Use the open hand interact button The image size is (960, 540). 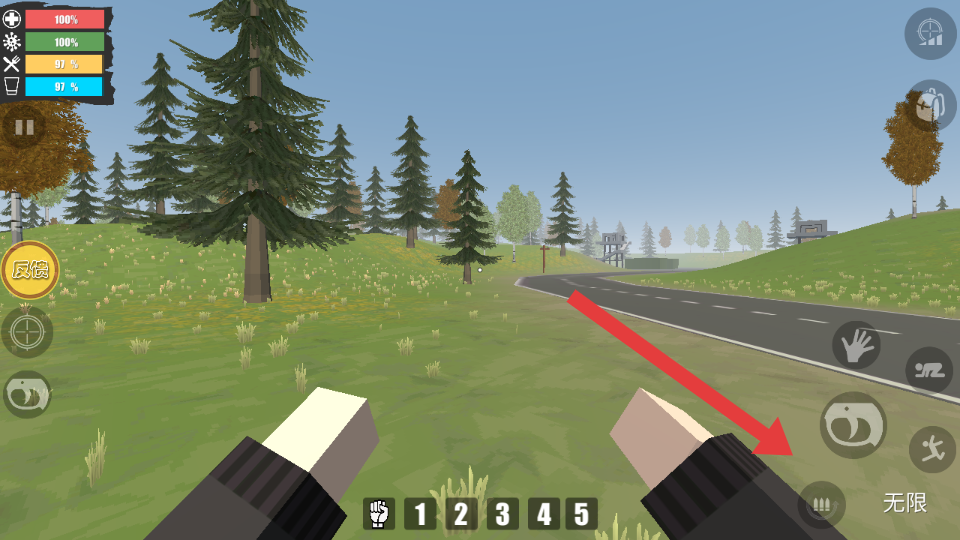point(857,345)
